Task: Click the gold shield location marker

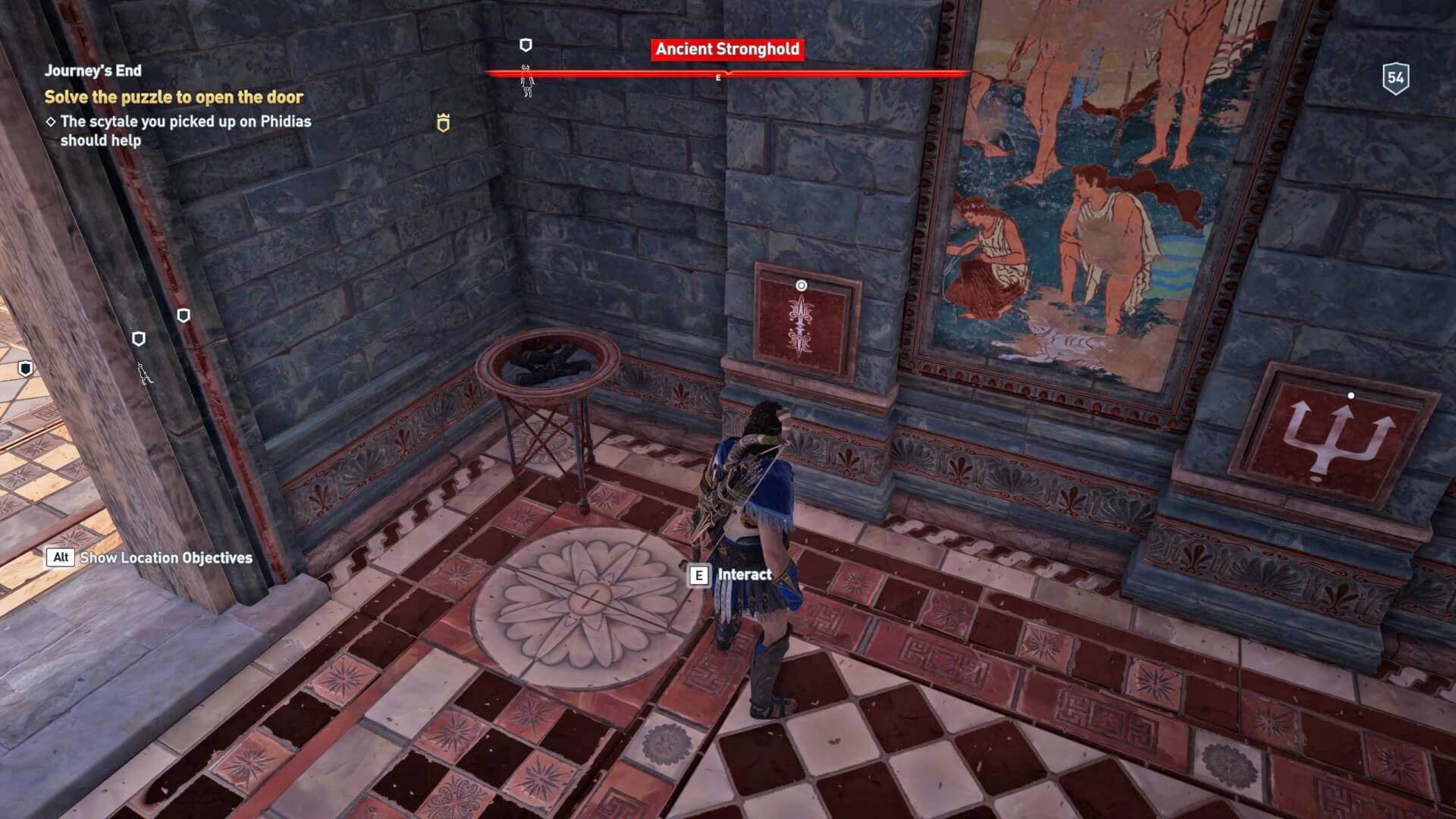Action: coord(442,122)
